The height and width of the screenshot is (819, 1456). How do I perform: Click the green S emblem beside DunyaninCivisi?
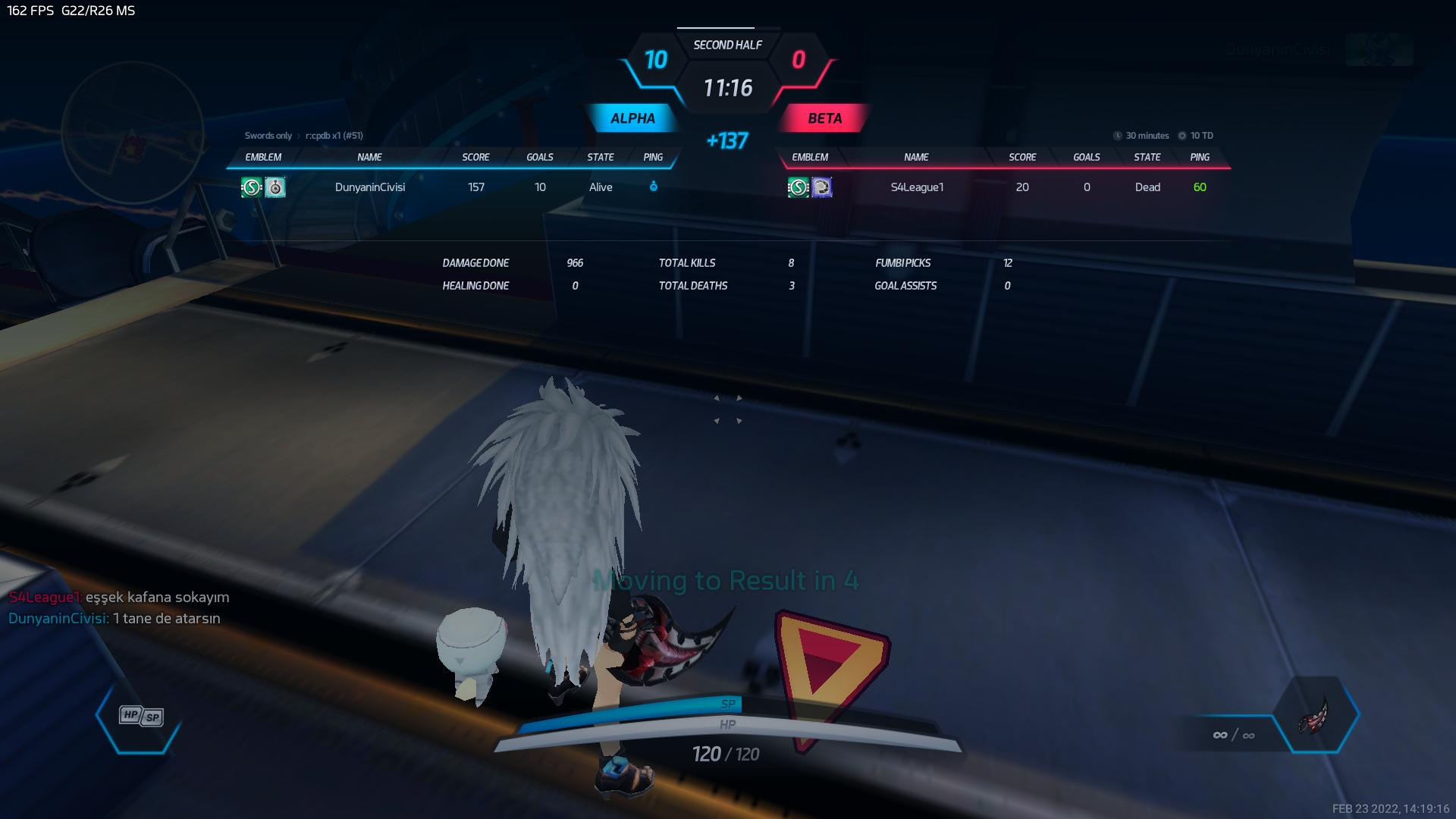(x=252, y=187)
